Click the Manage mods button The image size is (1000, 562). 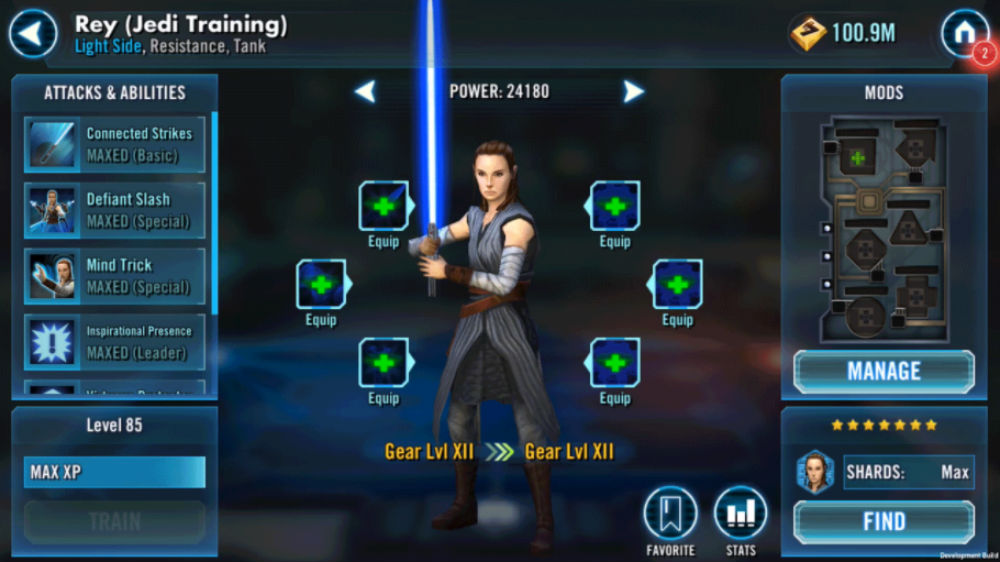pos(883,371)
